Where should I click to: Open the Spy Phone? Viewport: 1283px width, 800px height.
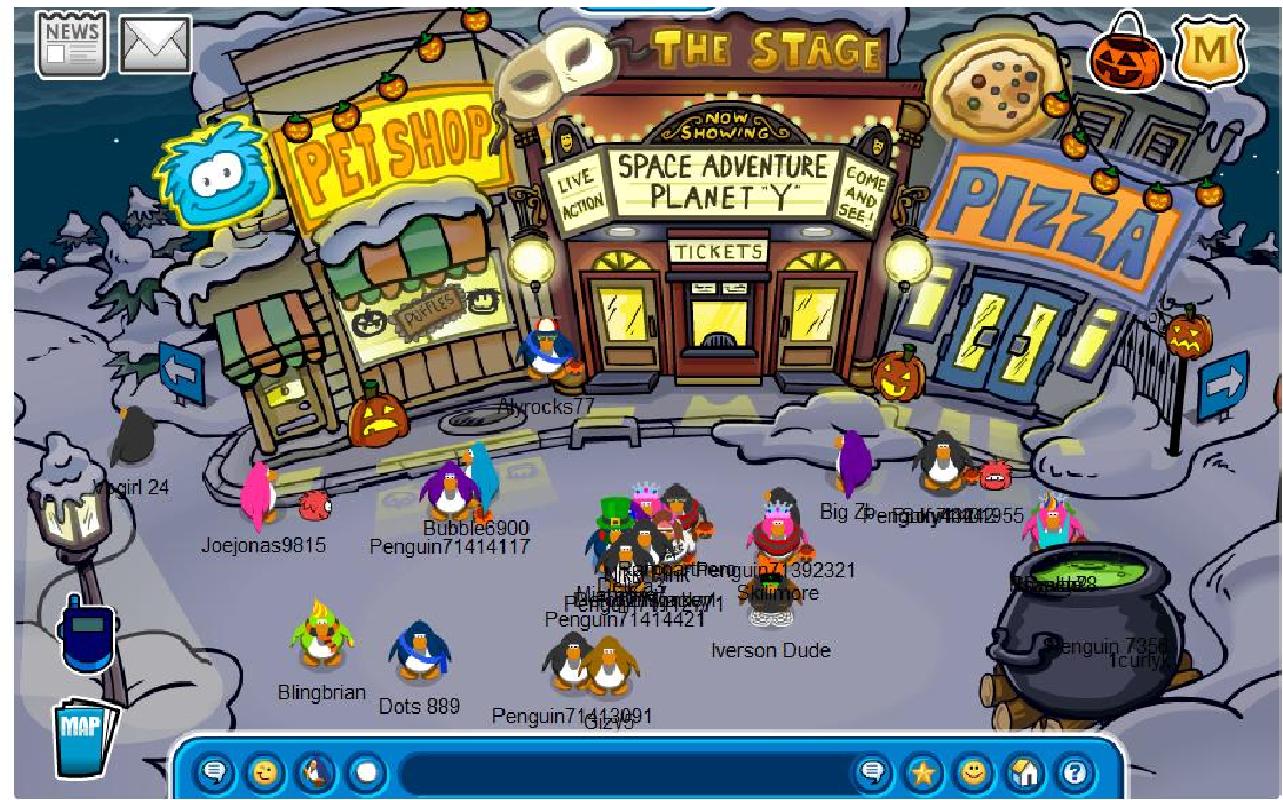88,635
